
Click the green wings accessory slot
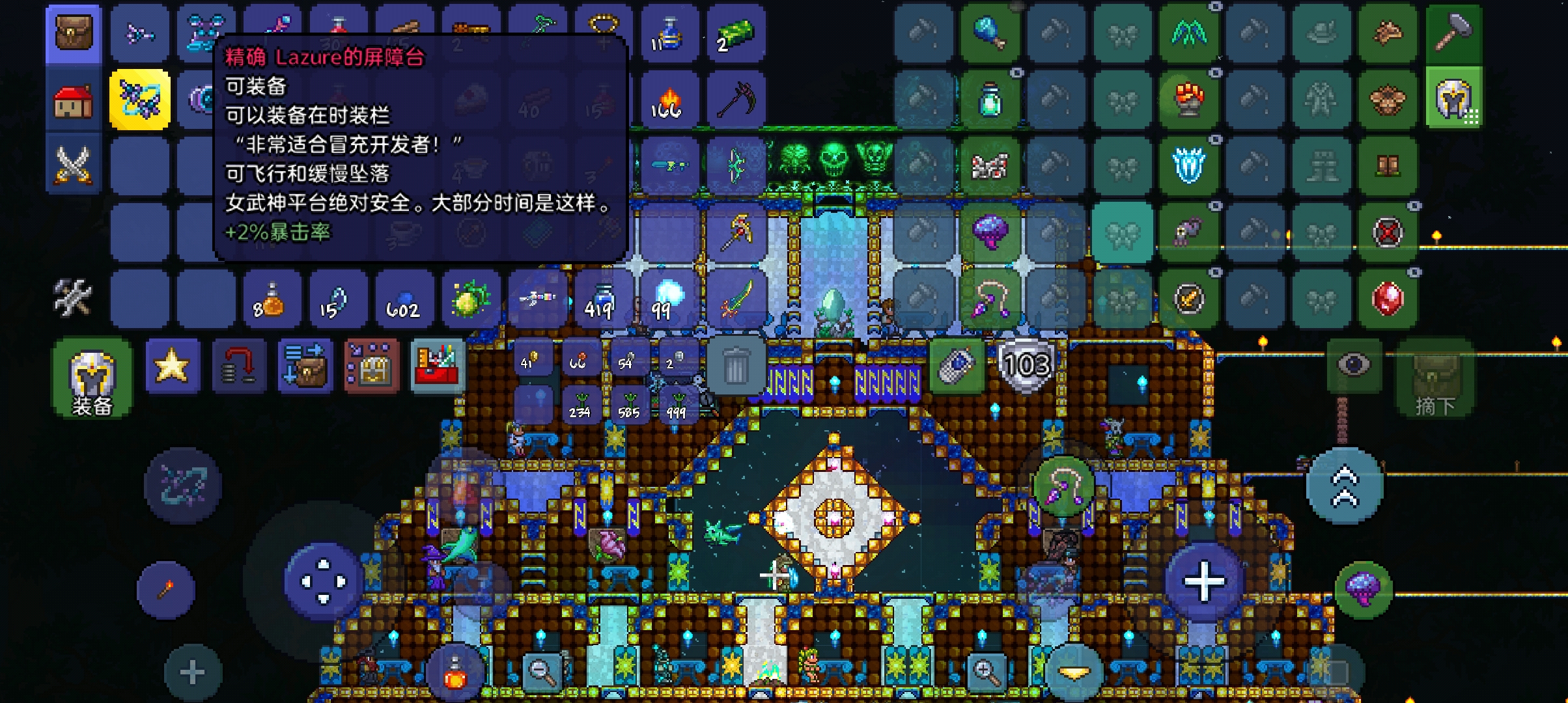(x=1189, y=33)
